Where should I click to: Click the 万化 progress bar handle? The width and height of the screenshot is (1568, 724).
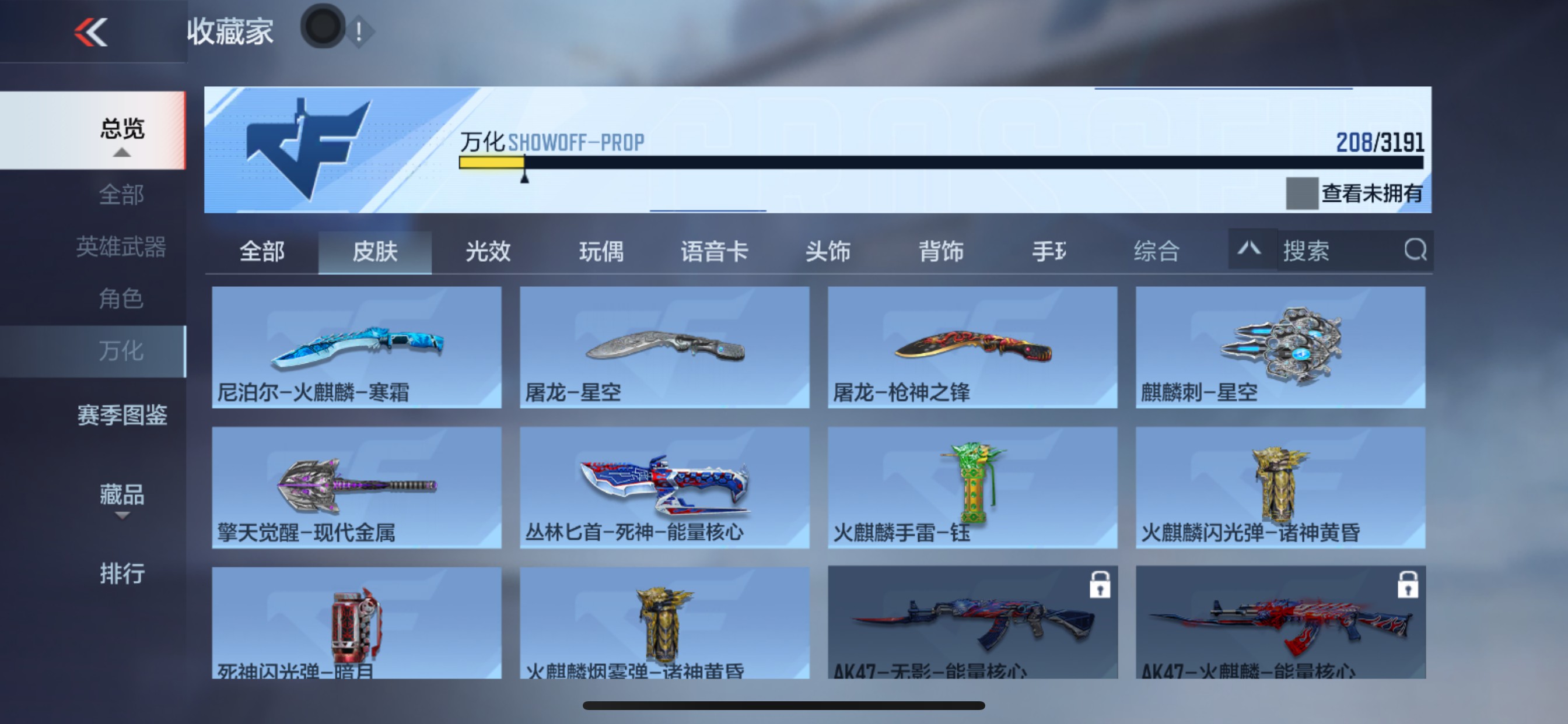[x=524, y=177]
